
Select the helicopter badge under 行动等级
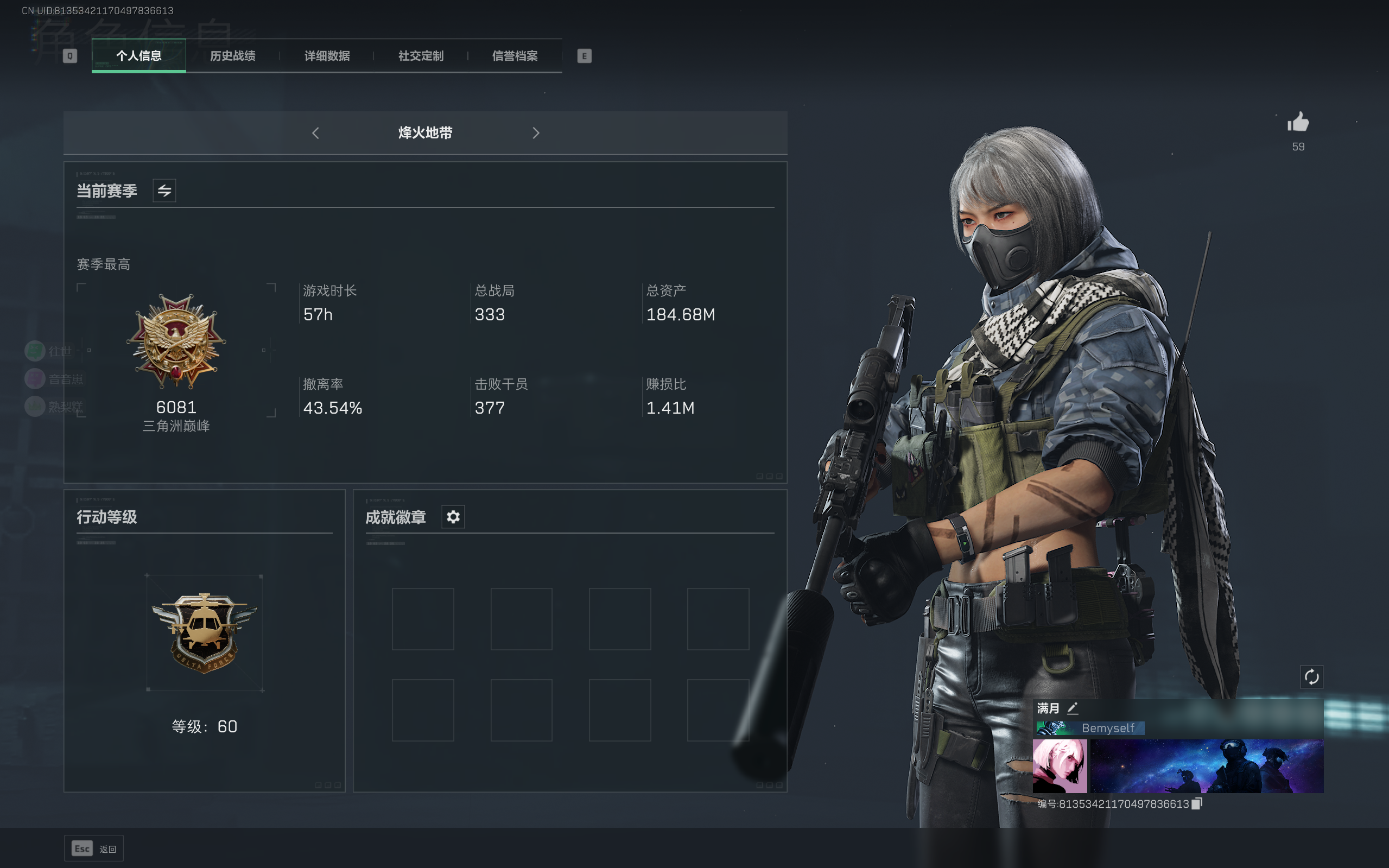[x=204, y=631]
